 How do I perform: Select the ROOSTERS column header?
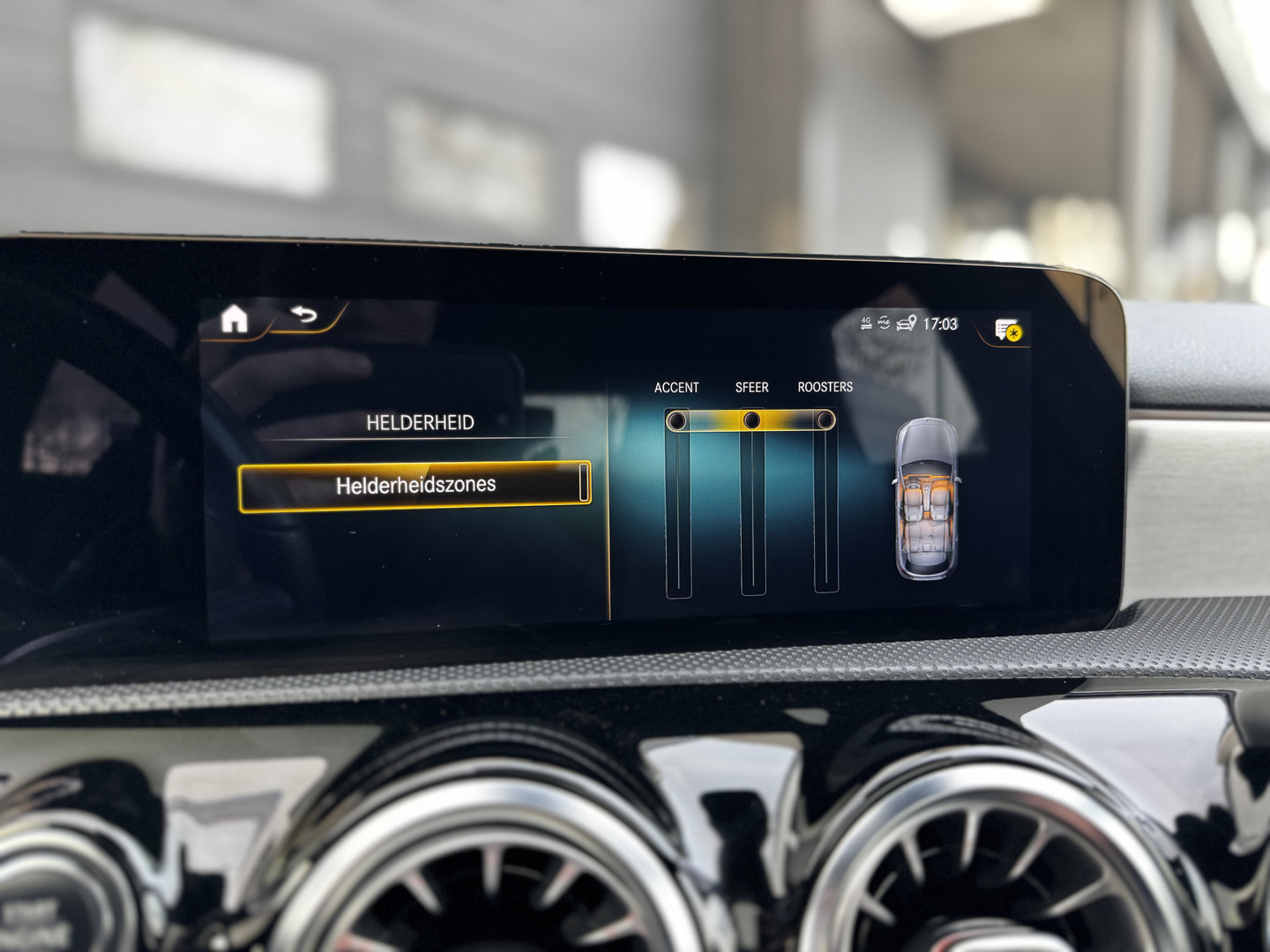pos(825,385)
